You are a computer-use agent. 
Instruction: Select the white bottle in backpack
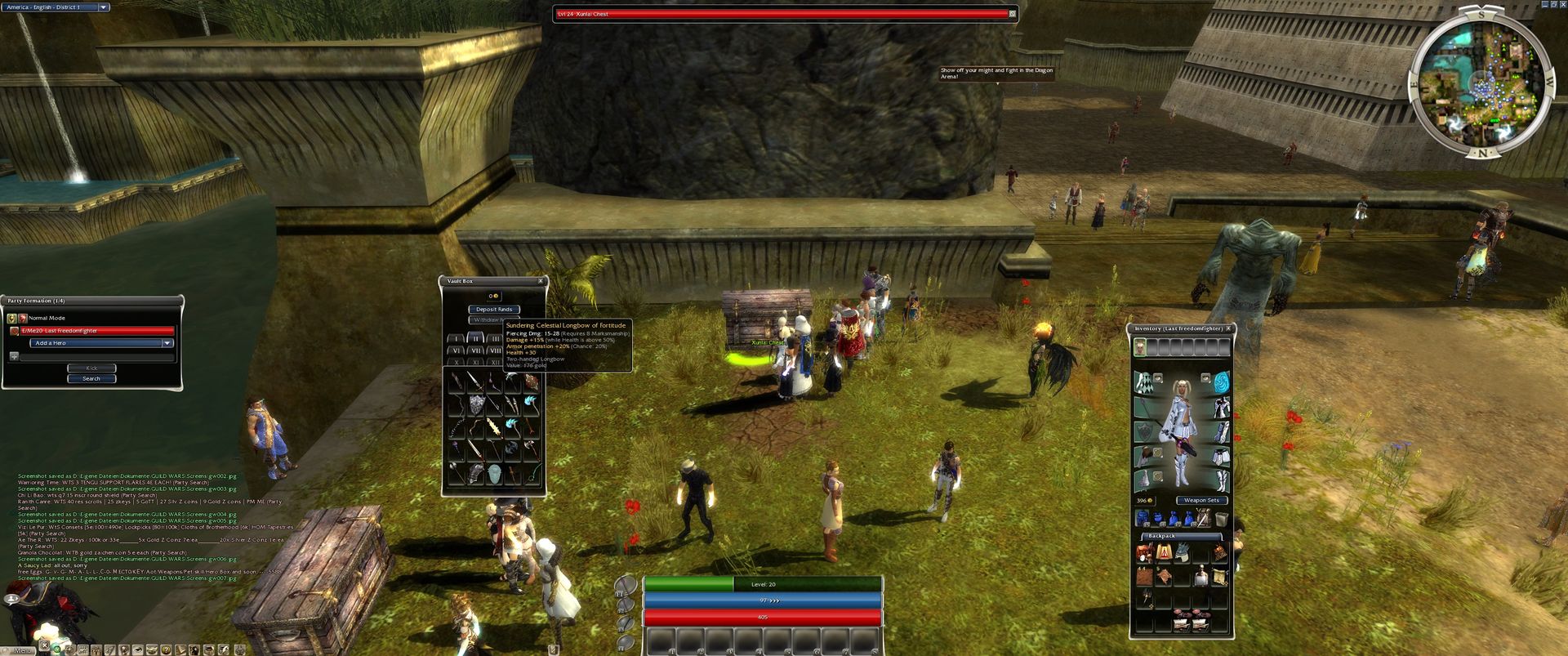click(1201, 578)
